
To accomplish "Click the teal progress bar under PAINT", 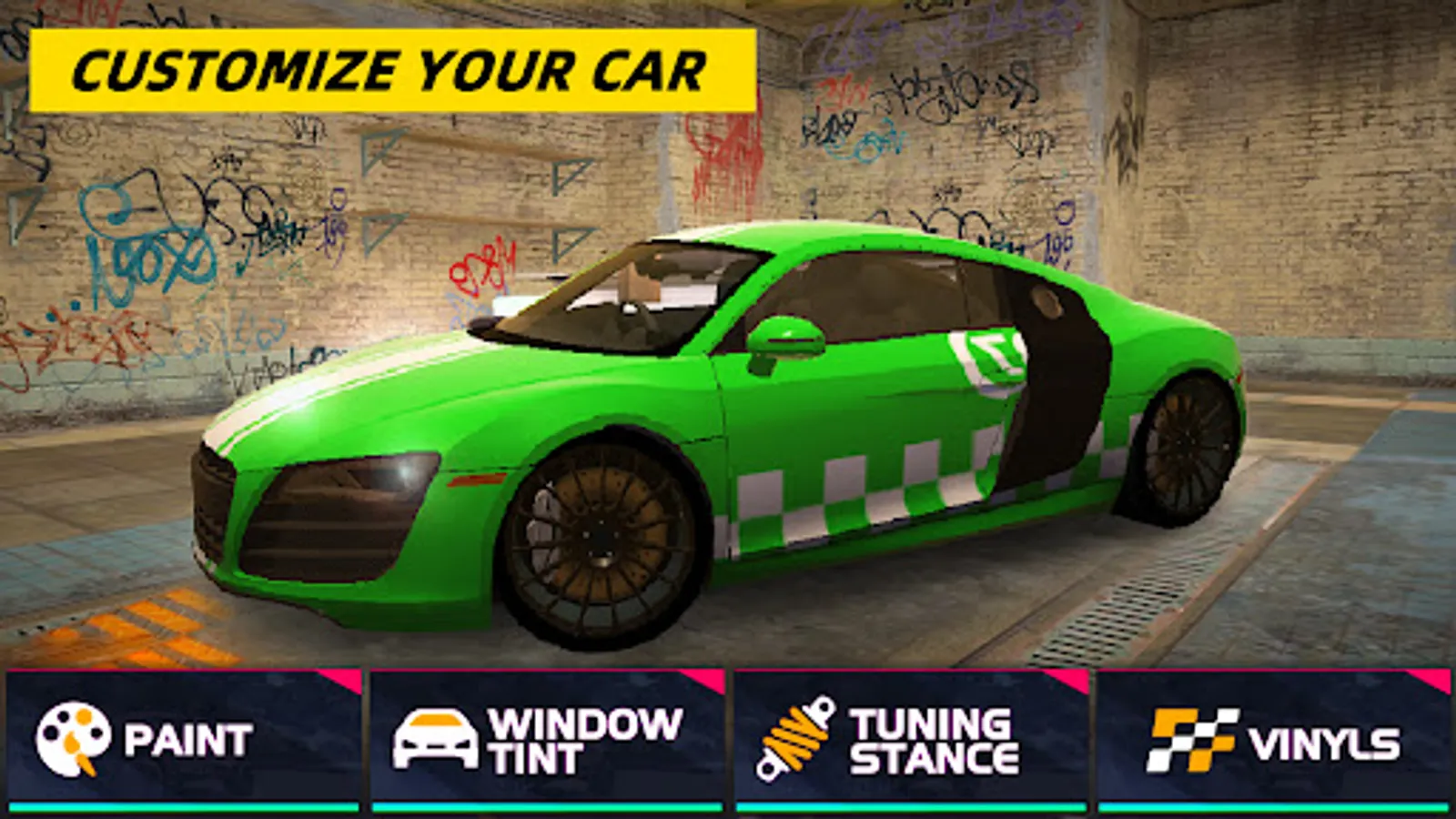I will point(182,804).
